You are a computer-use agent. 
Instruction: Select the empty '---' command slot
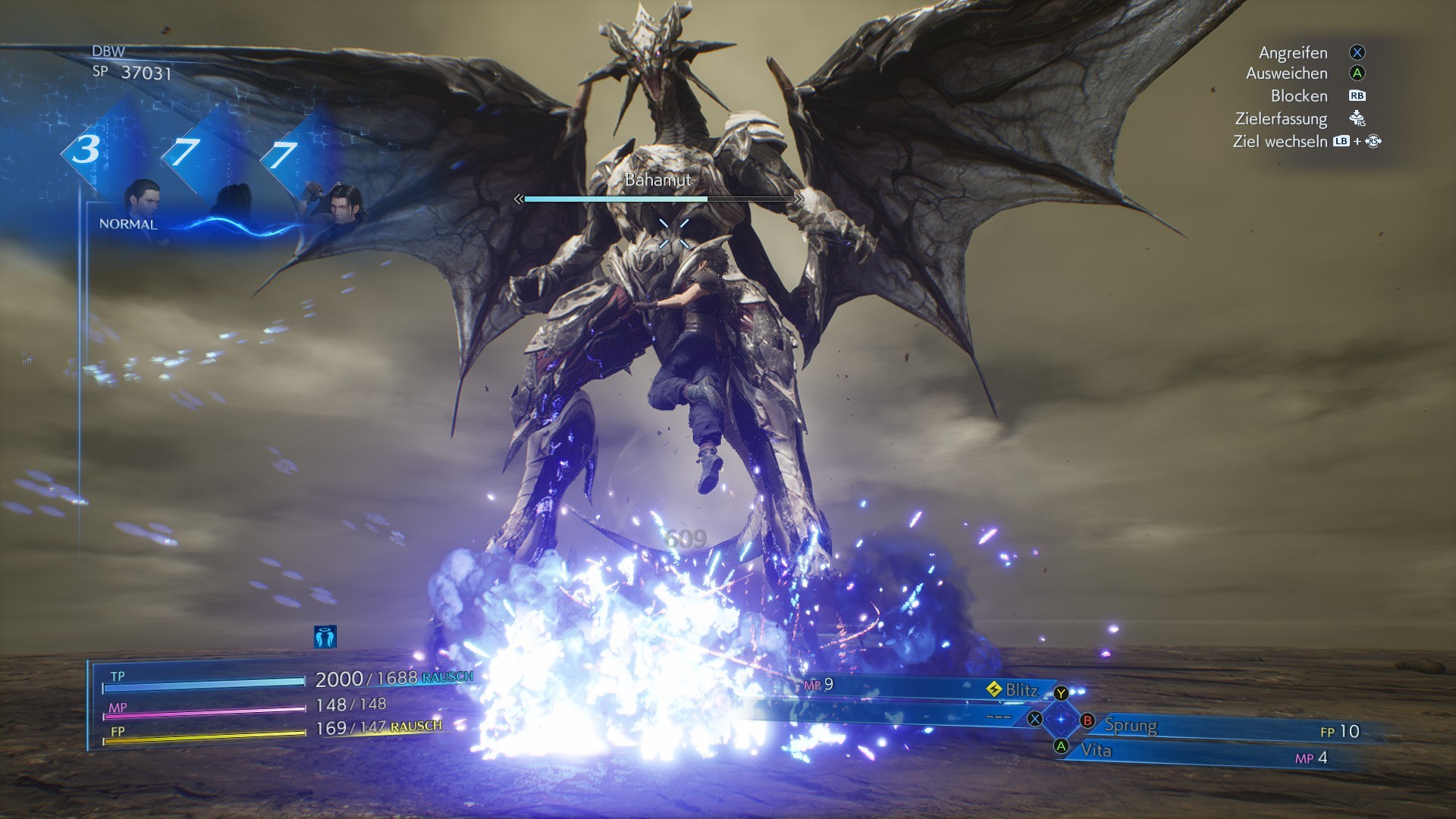(998, 717)
